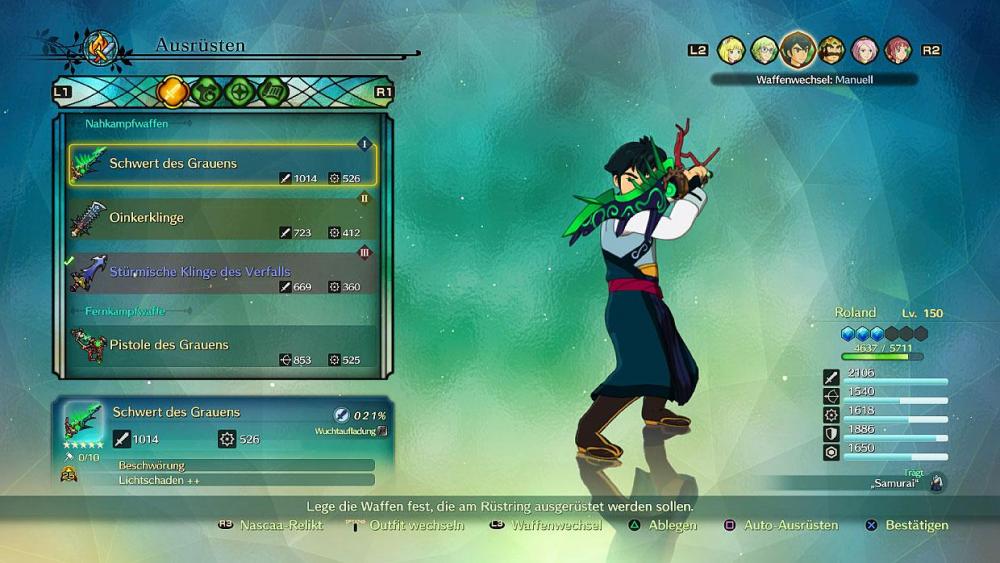This screenshot has width=1000, height=563.
Task: Click the Bestätigen confirm option
Action: click(916, 525)
